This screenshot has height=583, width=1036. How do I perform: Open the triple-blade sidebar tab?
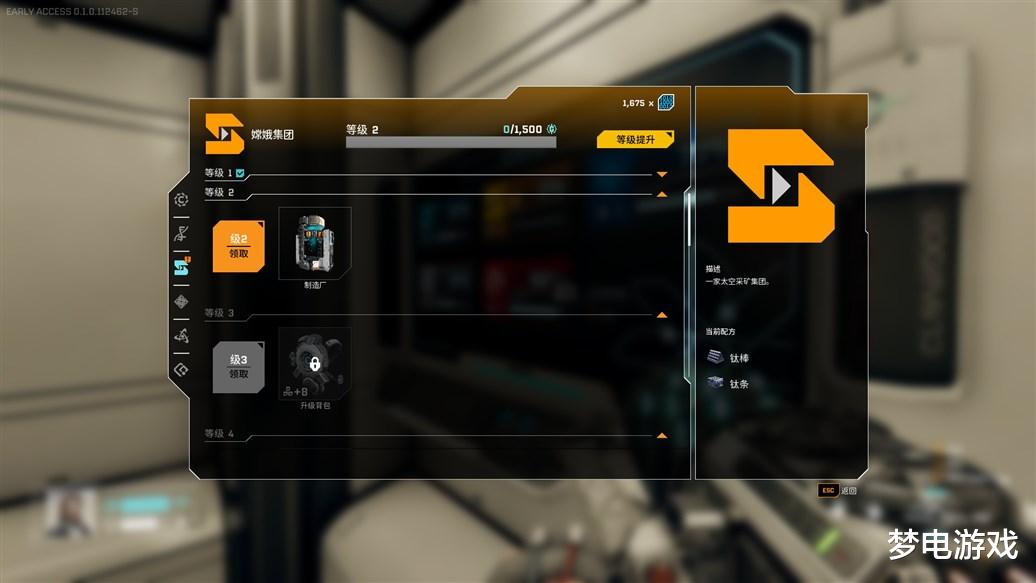tap(181, 335)
